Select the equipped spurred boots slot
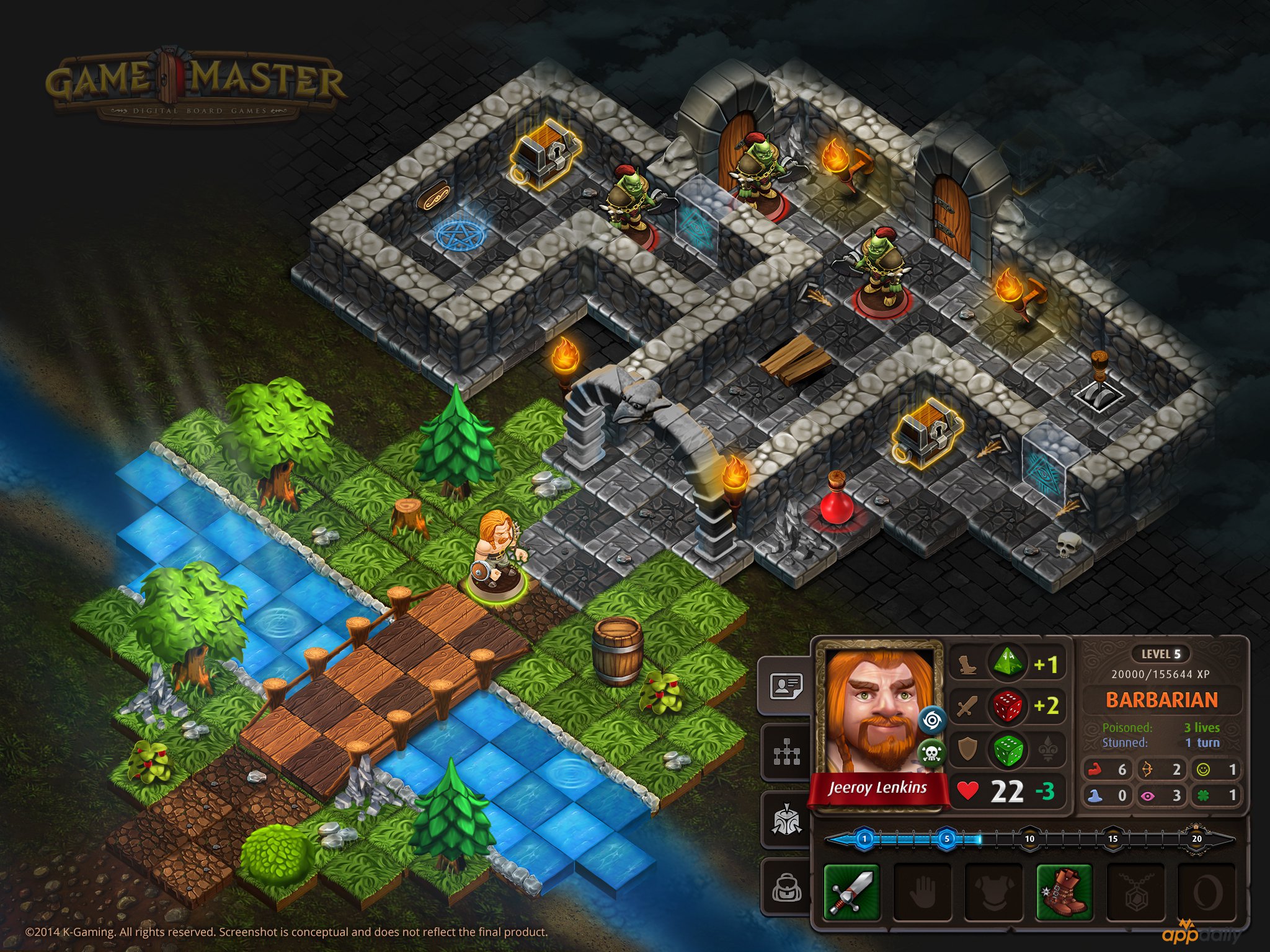The width and height of the screenshot is (1270, 952). [x=1064, y=892]
